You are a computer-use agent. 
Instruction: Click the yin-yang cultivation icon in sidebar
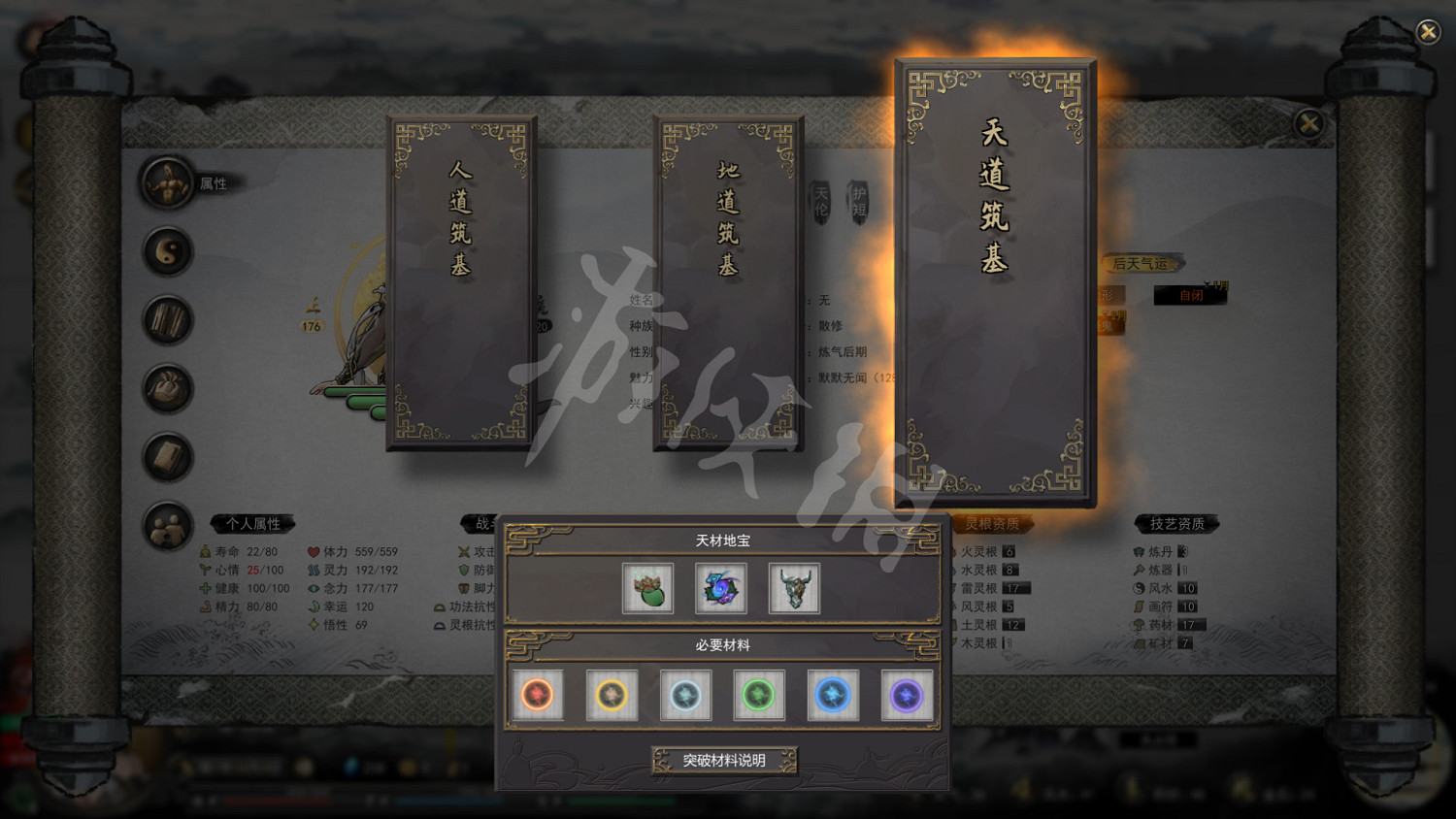[x=167, y=252]
